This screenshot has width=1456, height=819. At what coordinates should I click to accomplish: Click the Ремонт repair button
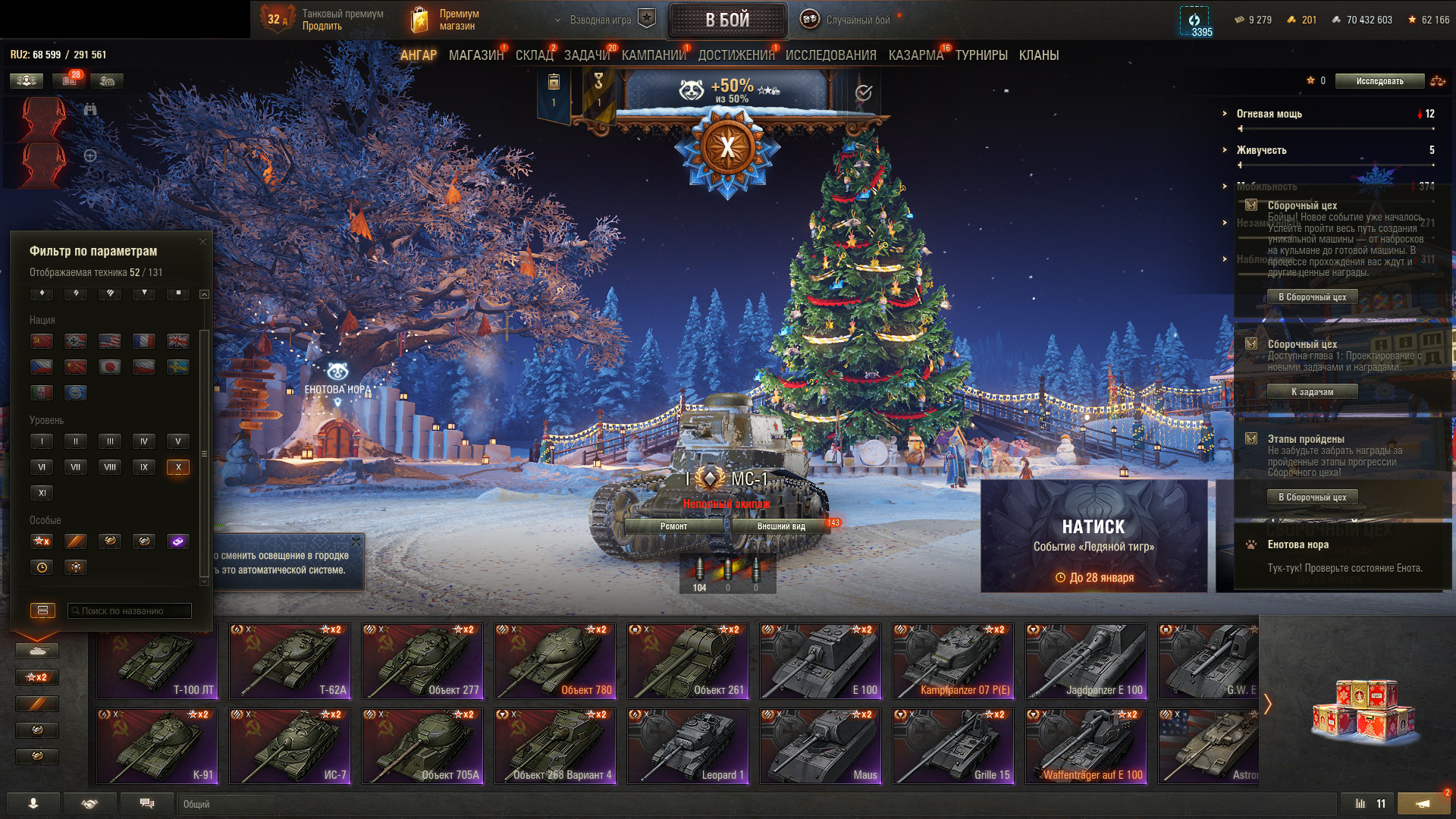(673, 526)
